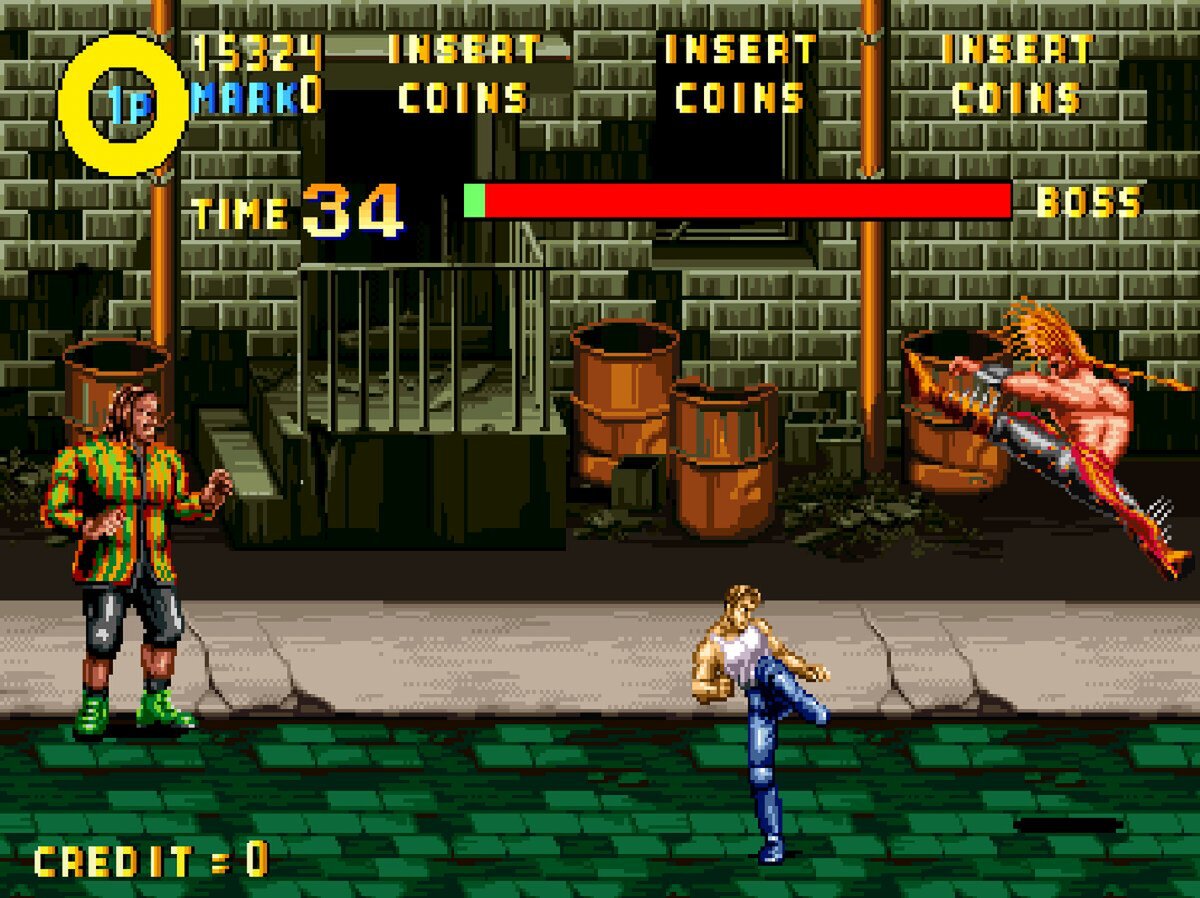Click the yellow 1P player ring icon

123,105
